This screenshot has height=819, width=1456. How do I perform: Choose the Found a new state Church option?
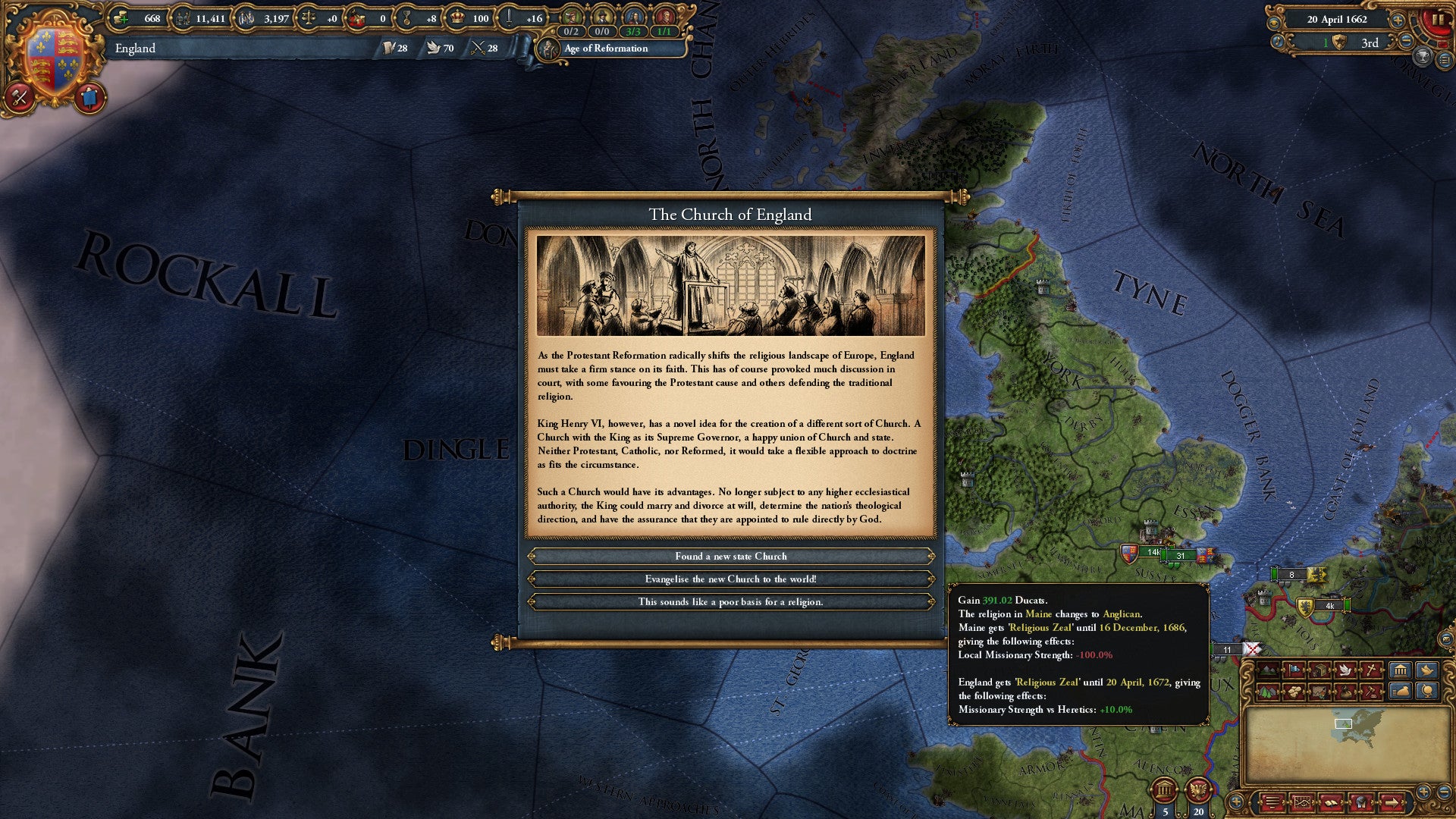coord(730,556)
